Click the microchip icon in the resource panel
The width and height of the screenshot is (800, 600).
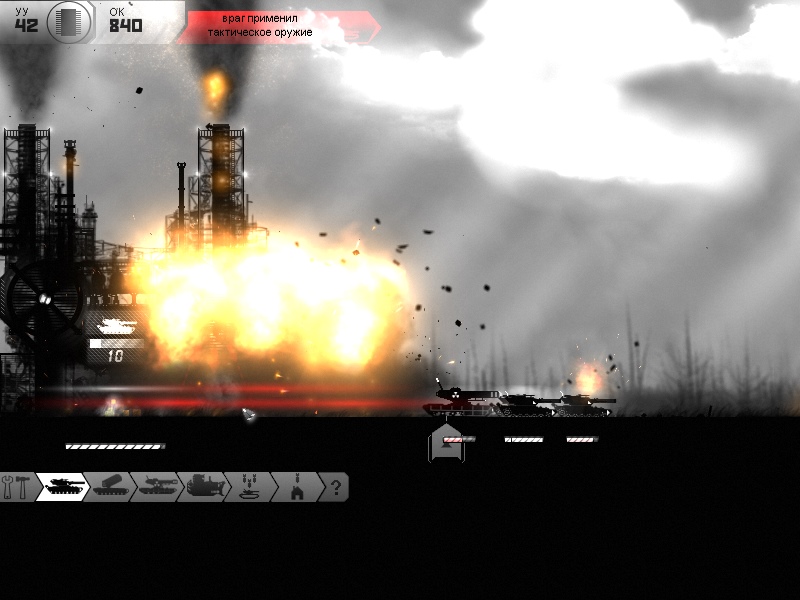click(x=69, y=21)
